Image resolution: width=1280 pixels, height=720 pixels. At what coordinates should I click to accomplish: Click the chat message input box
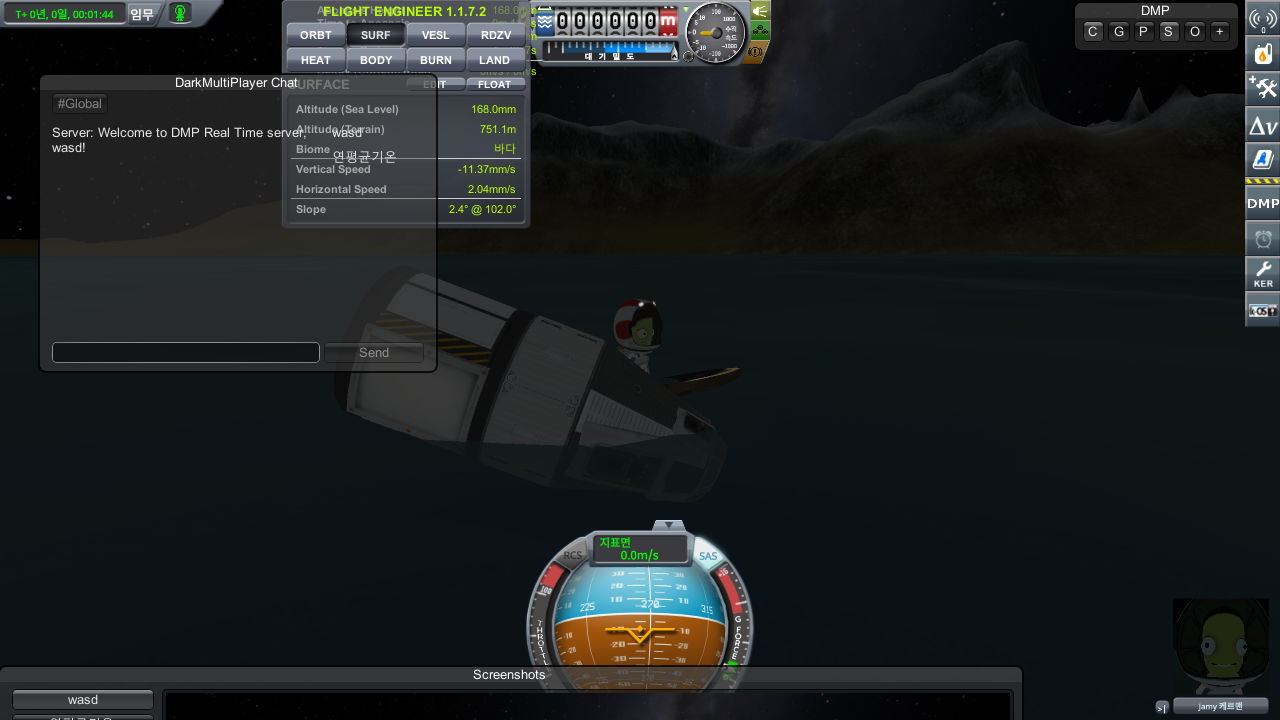coord(186,352)
